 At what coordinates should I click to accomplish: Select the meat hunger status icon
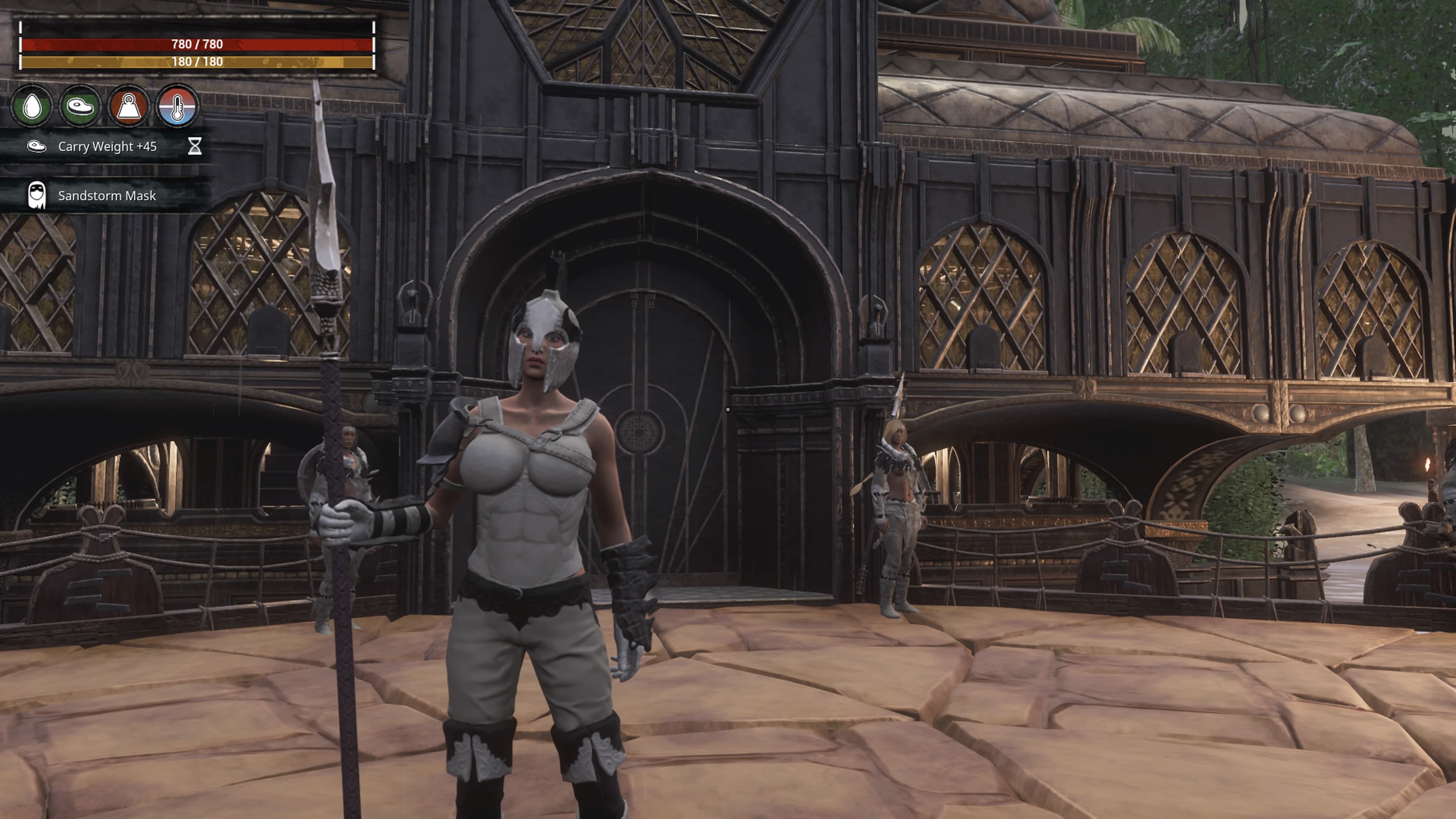coord(80,106)
